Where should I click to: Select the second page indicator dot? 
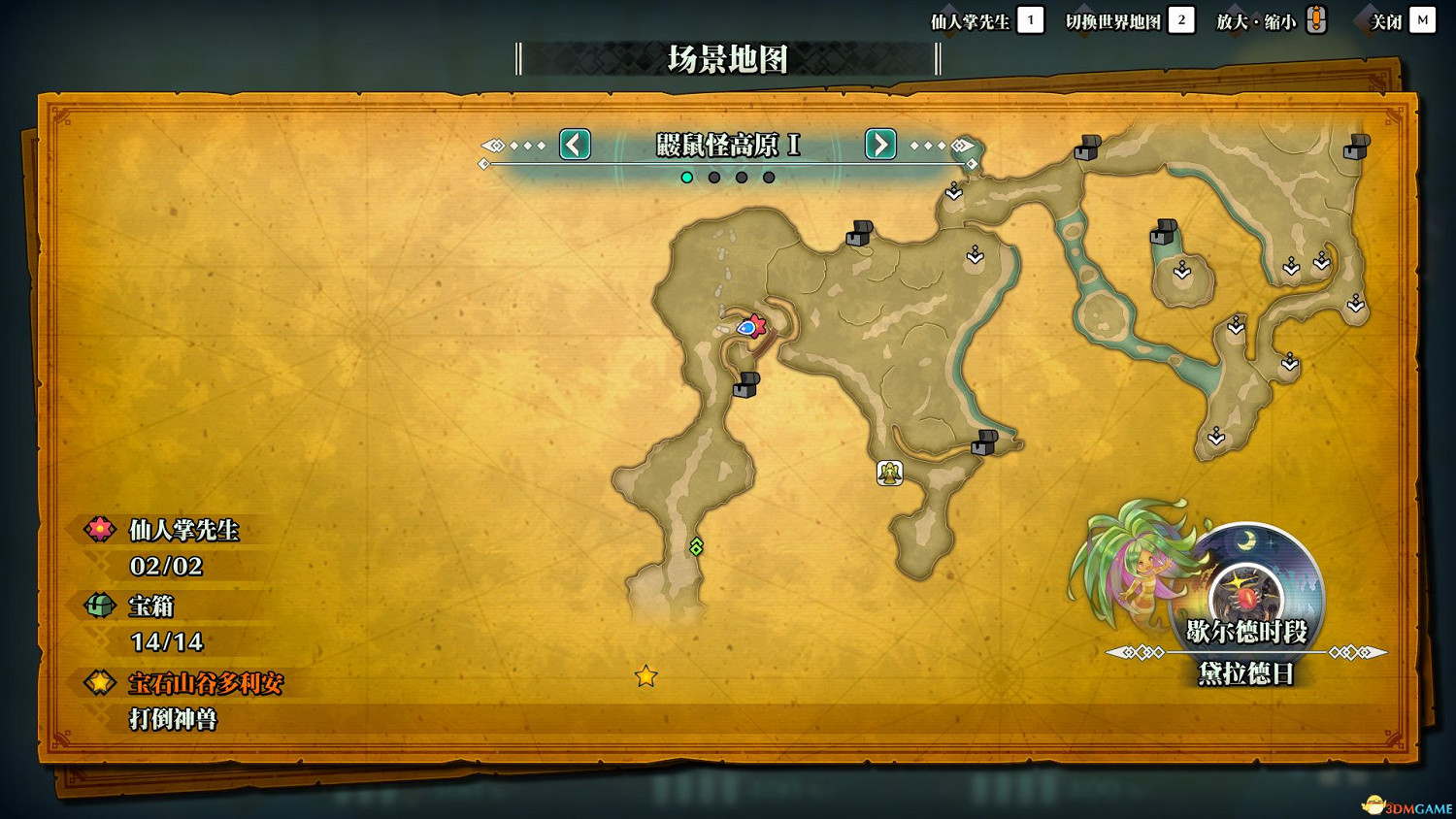[x=714, y=177]
